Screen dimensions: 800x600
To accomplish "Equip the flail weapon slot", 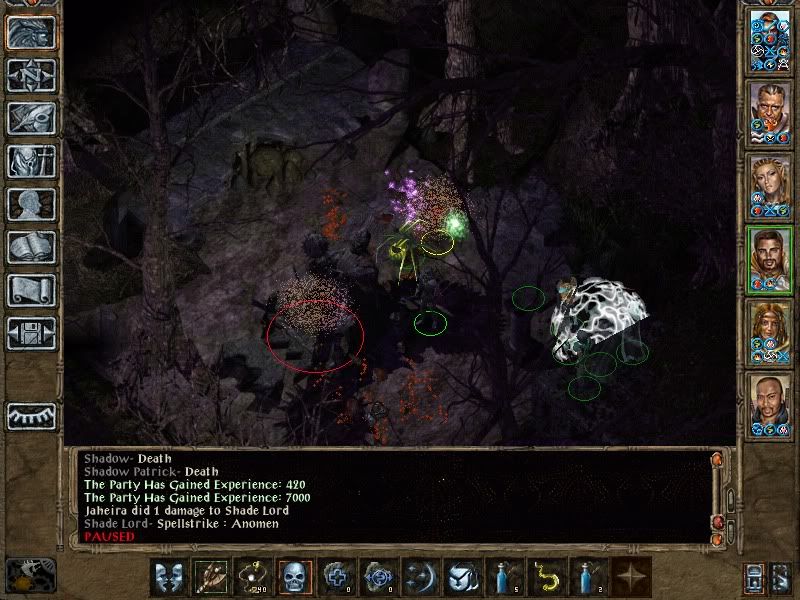I will tap(211, 577).
